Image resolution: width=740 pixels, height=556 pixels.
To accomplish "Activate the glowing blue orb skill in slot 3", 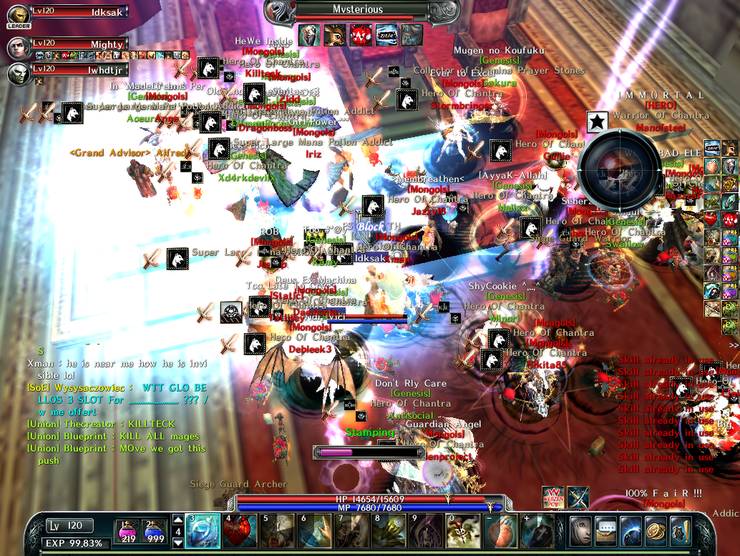I will click(x=201, y=530).
